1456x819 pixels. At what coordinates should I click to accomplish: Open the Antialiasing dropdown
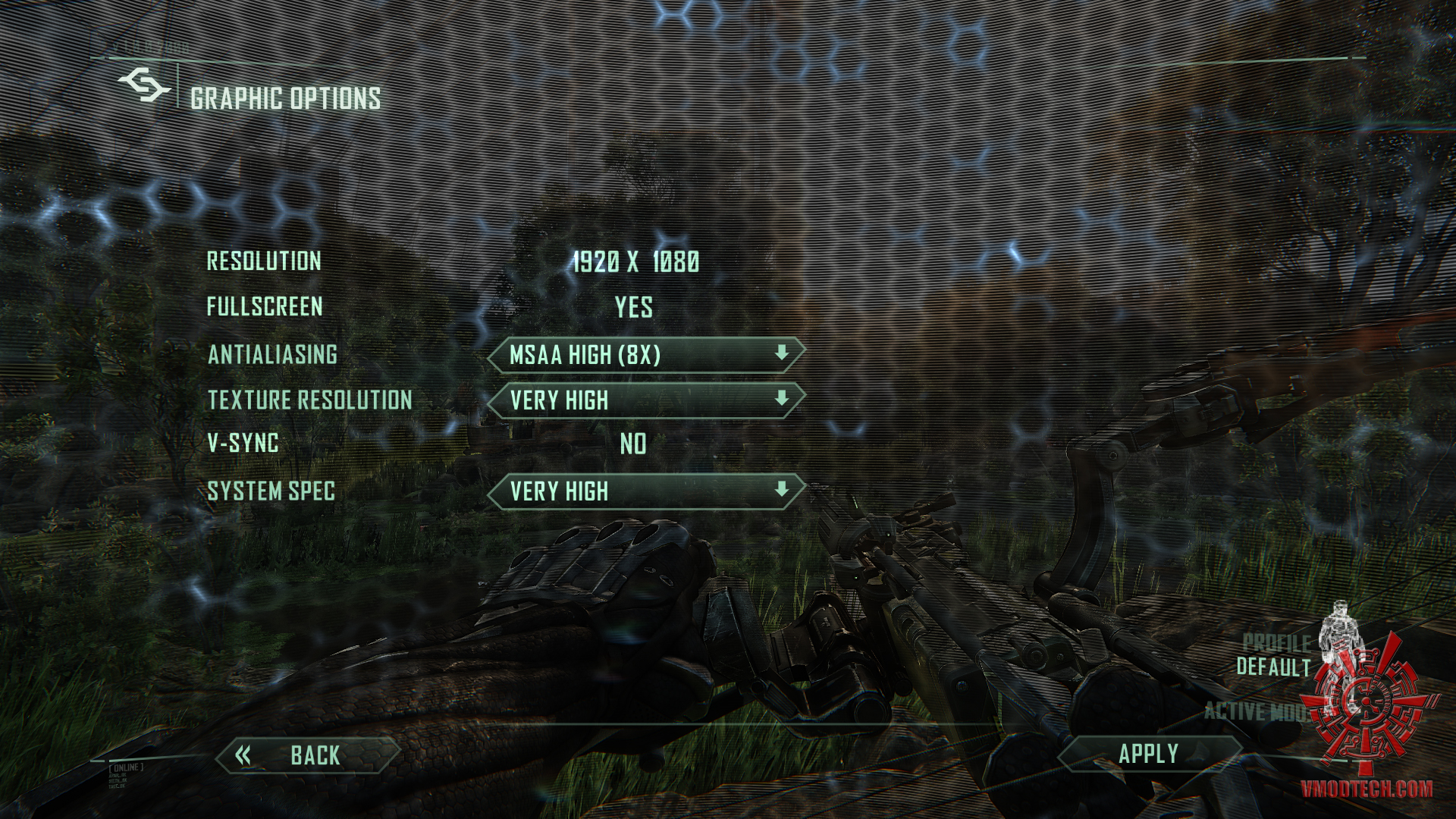pos(645,355)
